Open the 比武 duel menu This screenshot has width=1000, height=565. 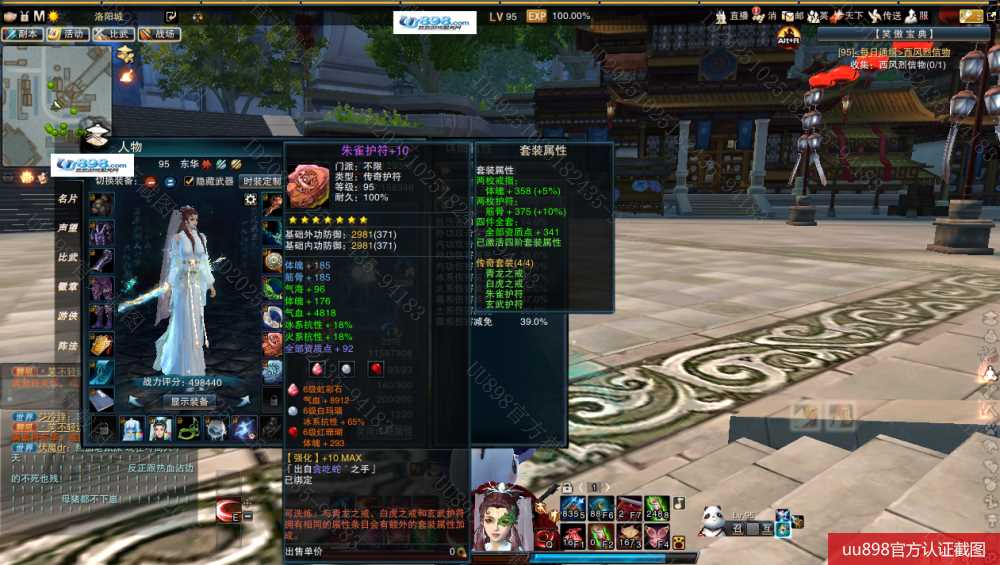113,33
